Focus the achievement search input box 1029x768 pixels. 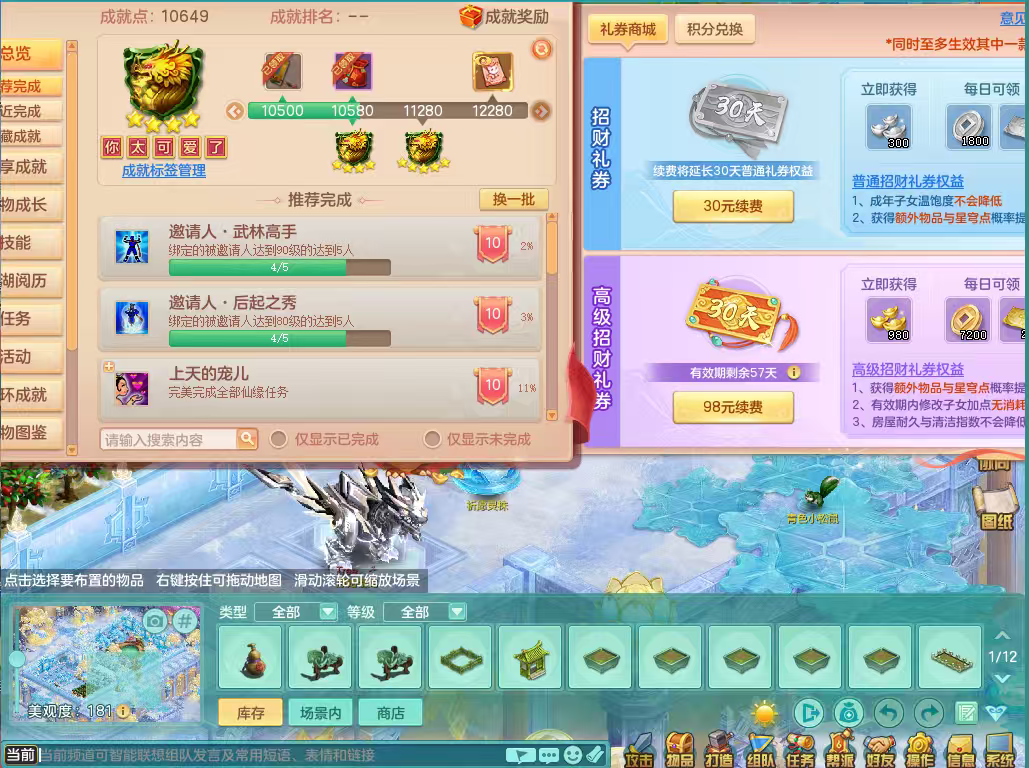pos(168,439)
